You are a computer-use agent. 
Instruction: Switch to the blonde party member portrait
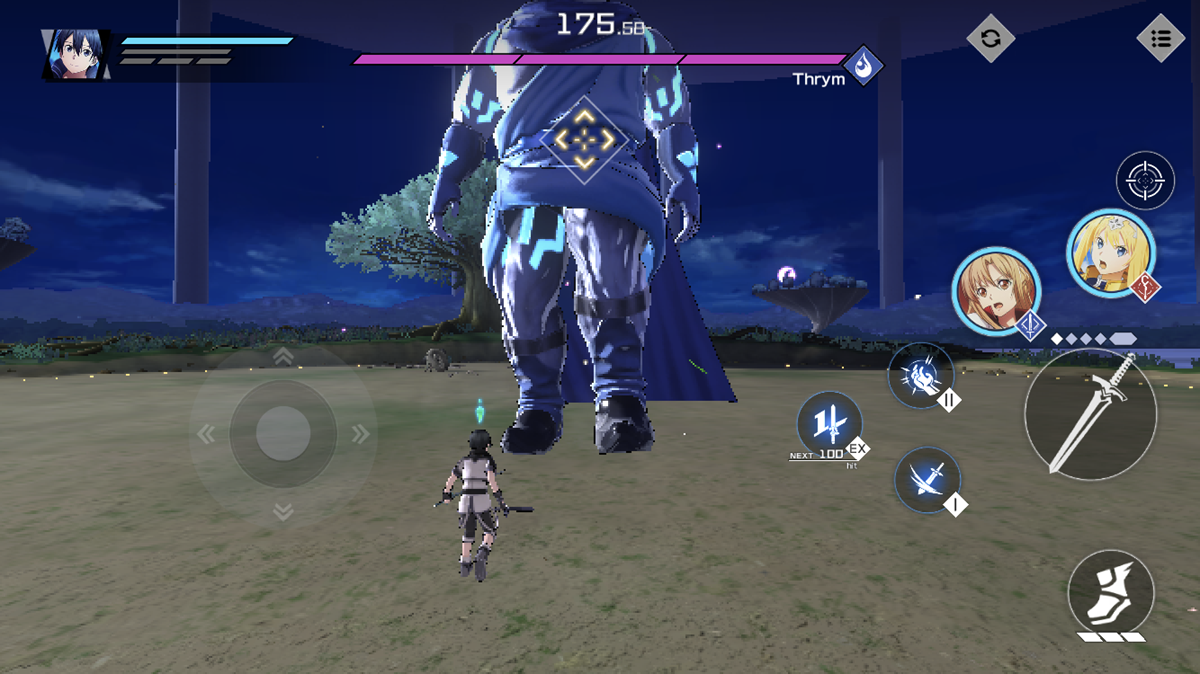click(x=1110, y=252)
